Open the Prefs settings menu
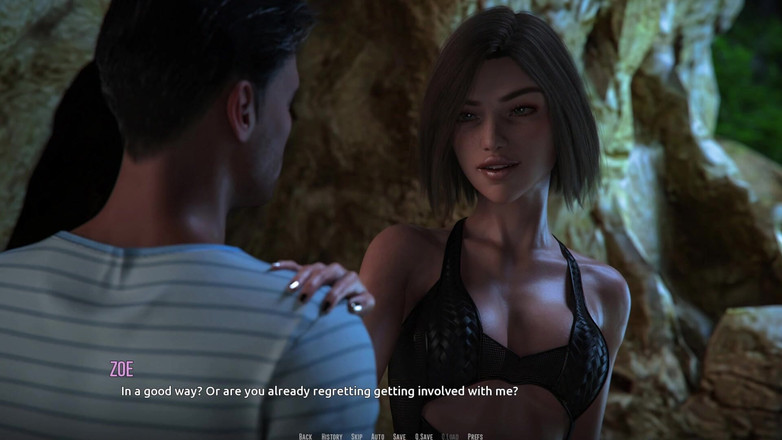This screenshot has height=440, width=782. click(475, 436)
